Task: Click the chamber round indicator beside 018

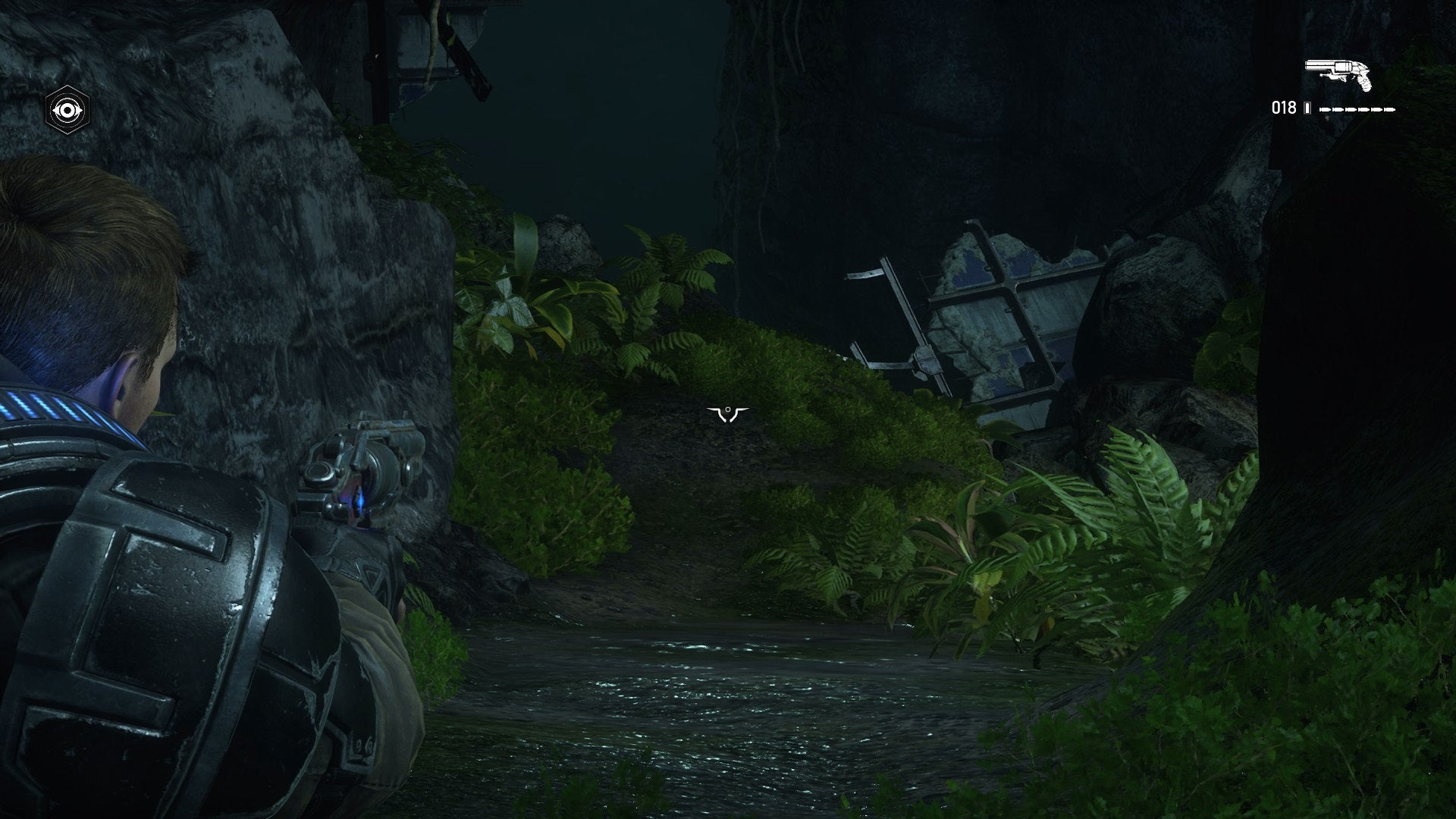Action: coord(1307,108)
